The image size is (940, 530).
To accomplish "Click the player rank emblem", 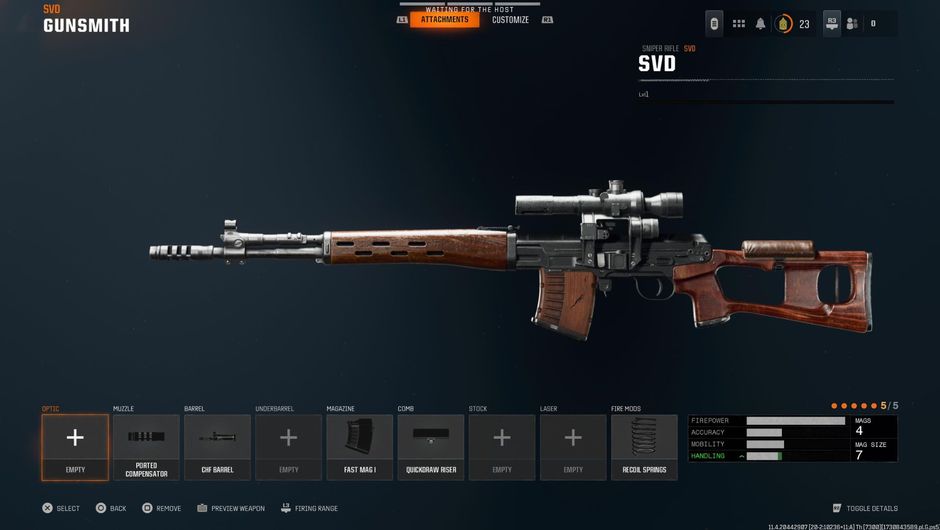I will tap(784, 23).
